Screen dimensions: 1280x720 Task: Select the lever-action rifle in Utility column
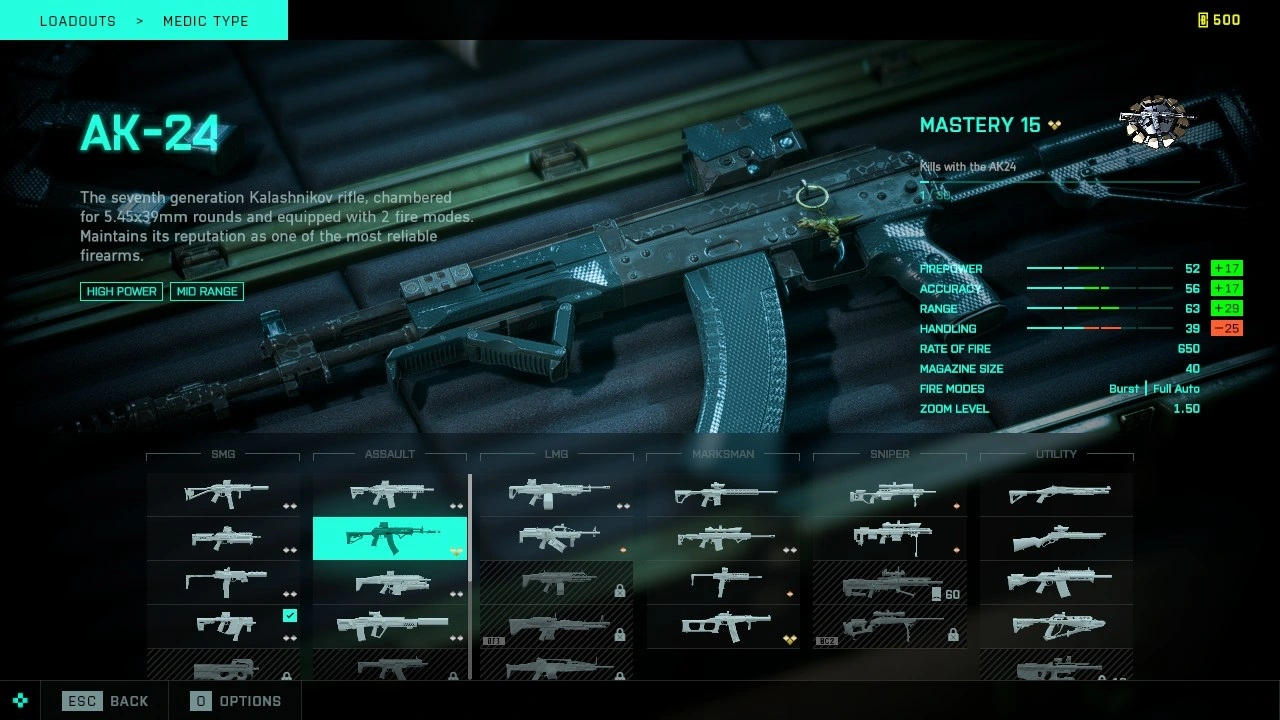pos(1056,538)
